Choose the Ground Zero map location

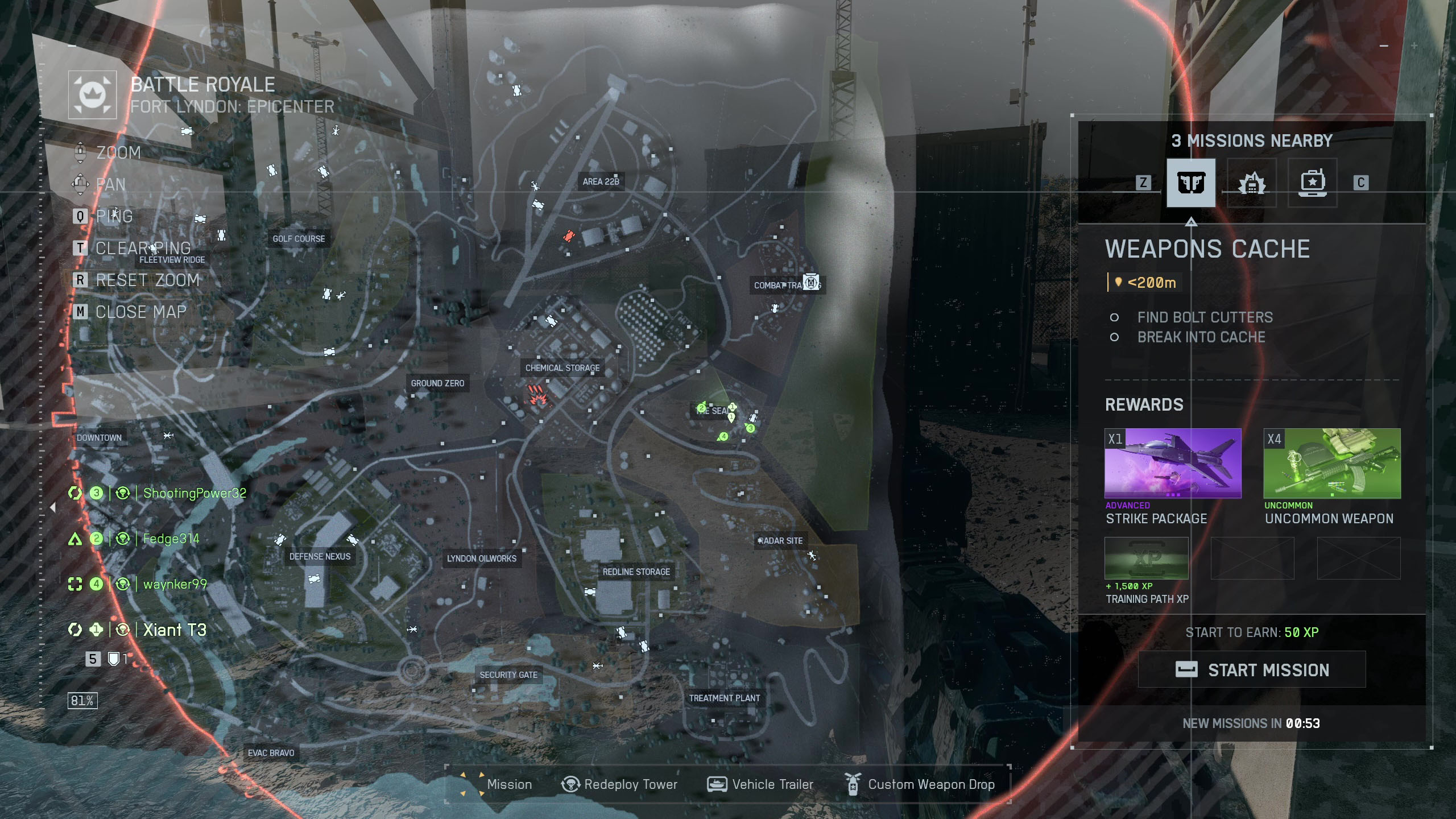pyautogui.click(x=437, y=383)
